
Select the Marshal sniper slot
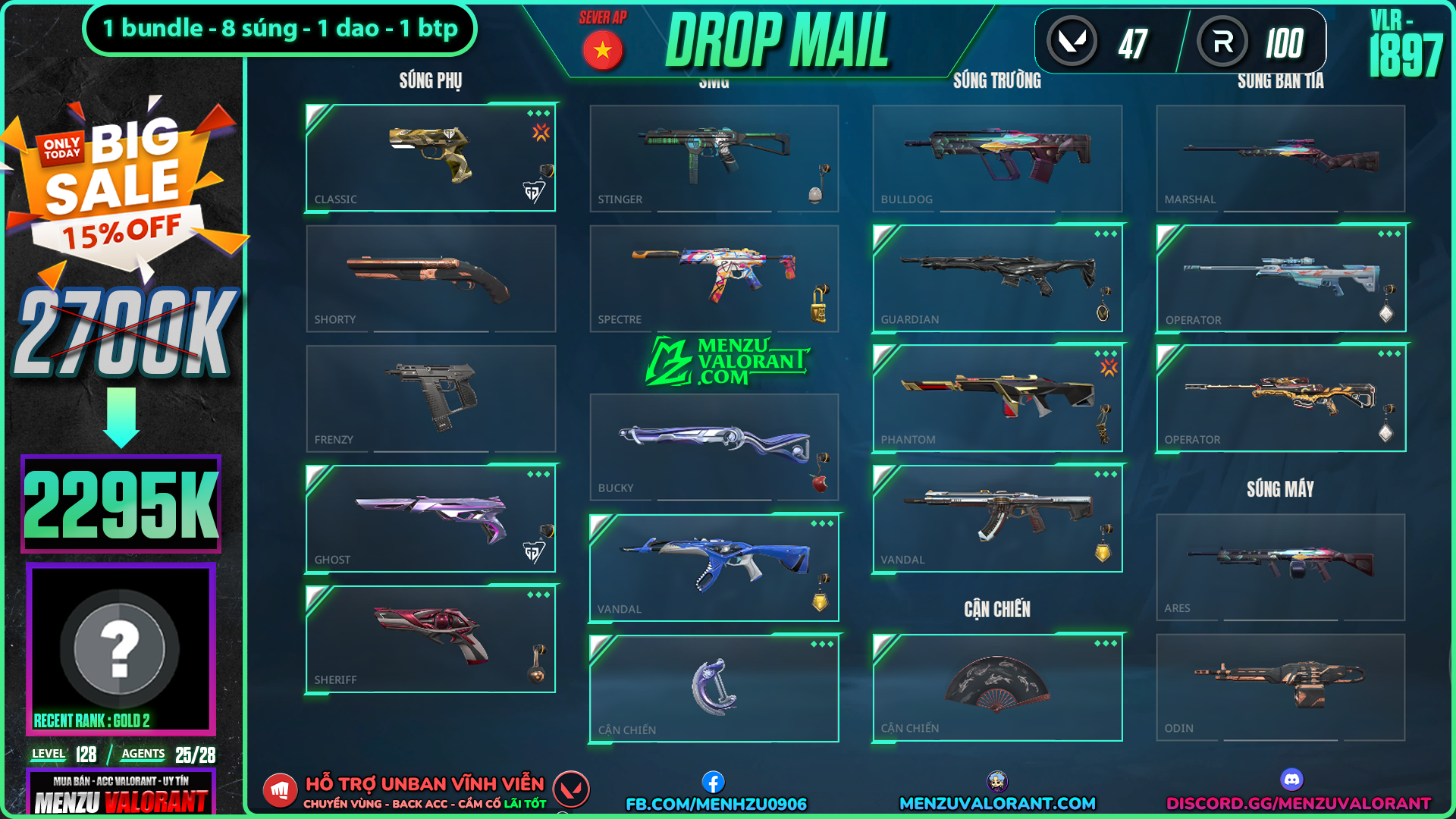tap(1280, 158)
